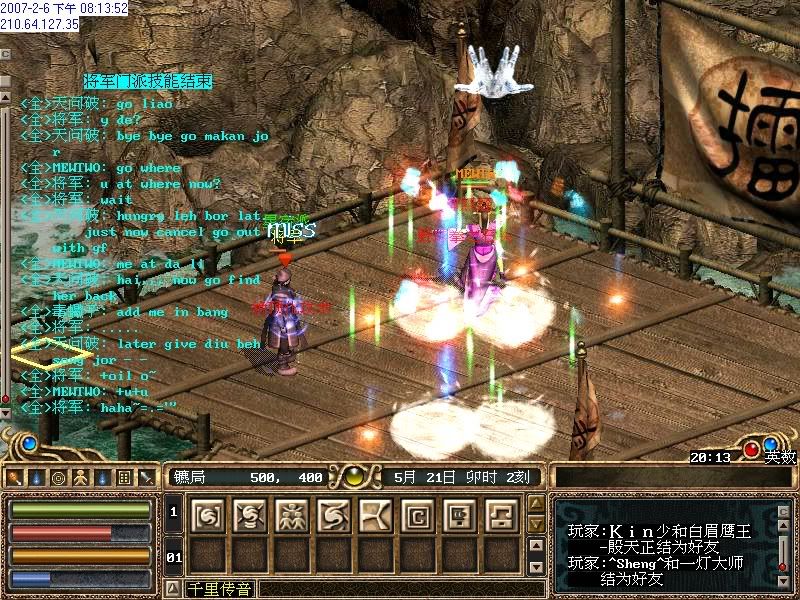This screenshot has height=600, width=800.
Task: Select the letter C shaped skill slot
Action: [x=418, y=515]
